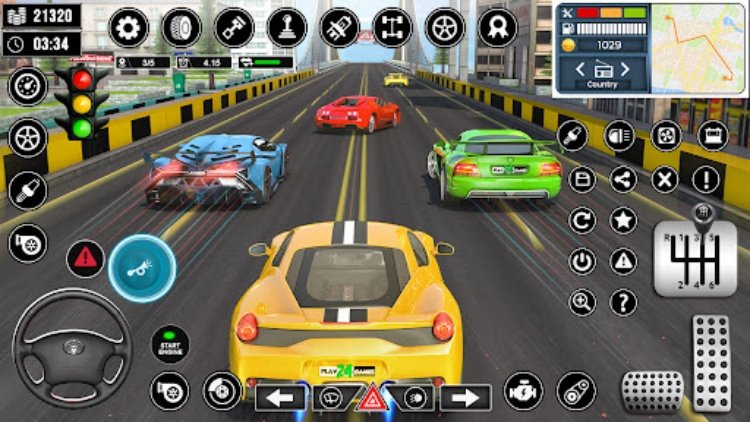The height and width of the screenshot is (422, 750).
Task: Activate the right turn arrow signal
Action: (466, 397)
